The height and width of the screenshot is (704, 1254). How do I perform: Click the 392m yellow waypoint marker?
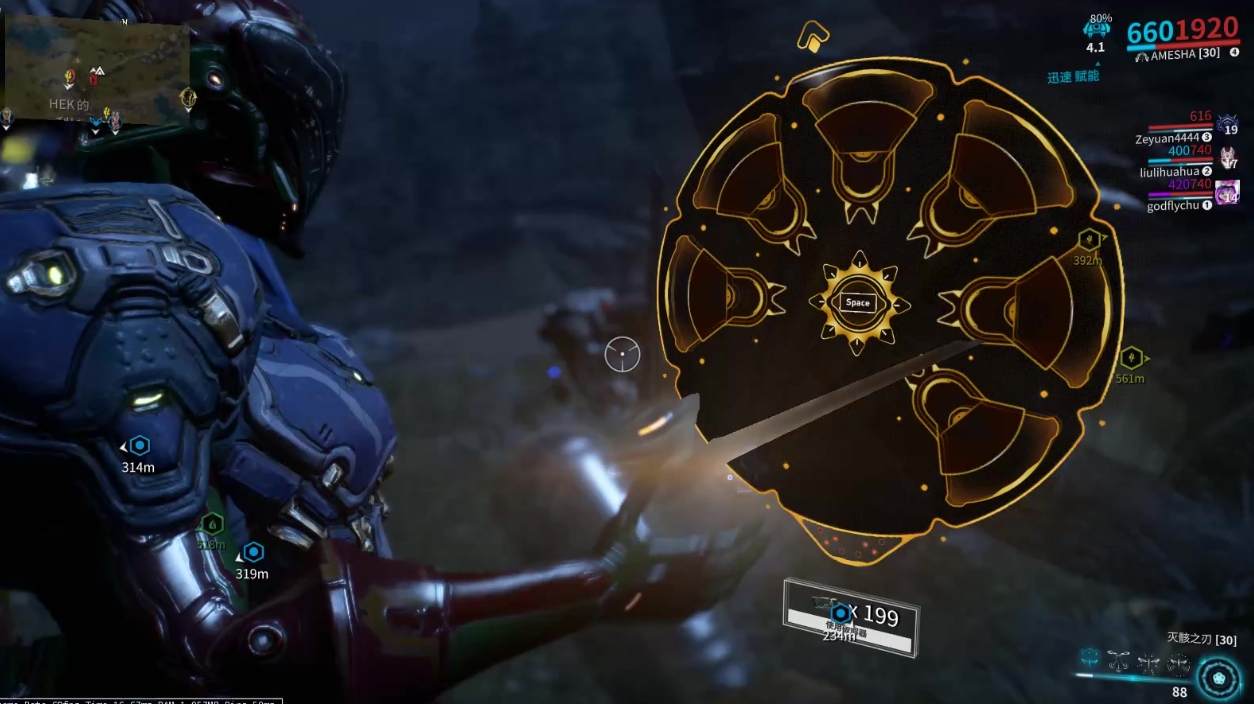[1089, 240]
